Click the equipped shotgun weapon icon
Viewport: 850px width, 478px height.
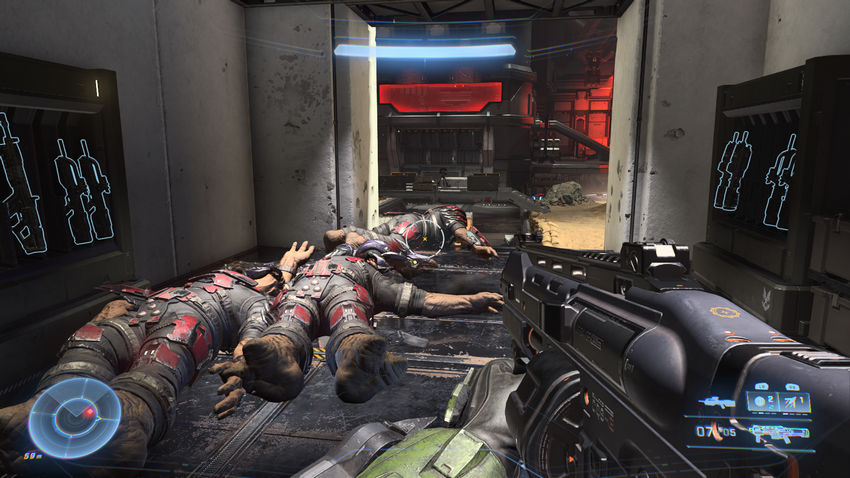pos(780,432)
